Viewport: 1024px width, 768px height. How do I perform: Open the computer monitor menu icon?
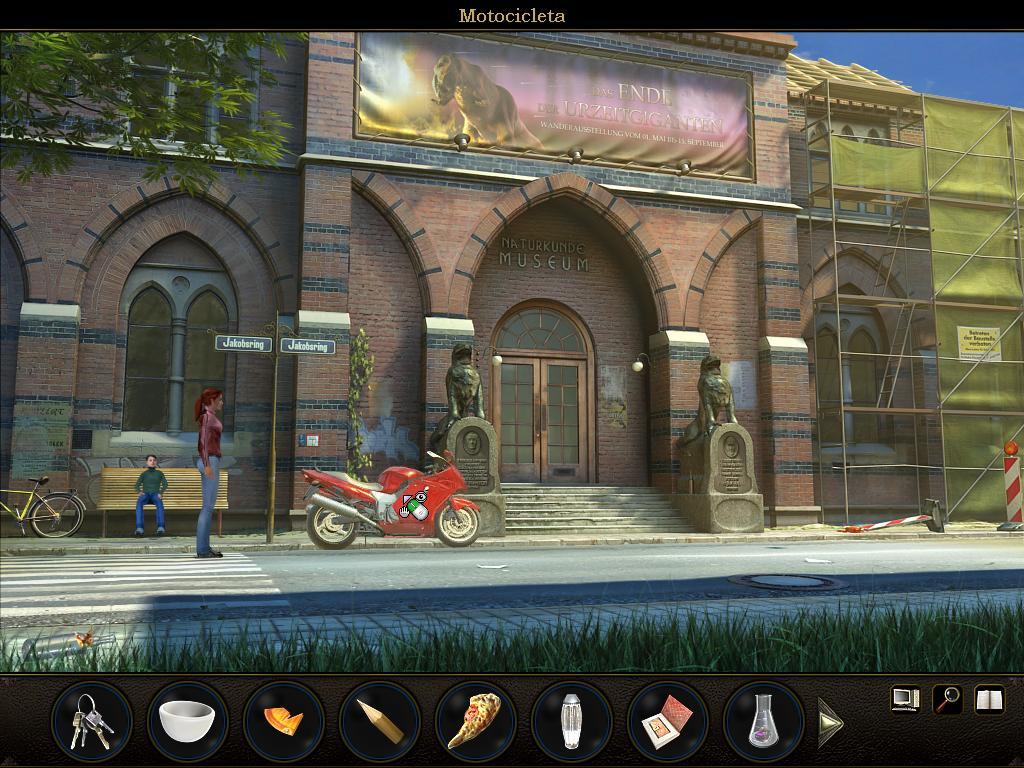click(905, 698)
